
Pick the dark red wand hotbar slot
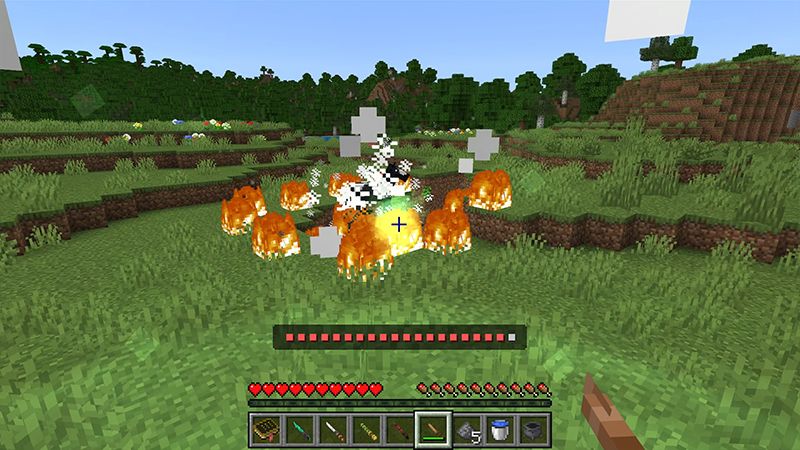pos(400,430)
